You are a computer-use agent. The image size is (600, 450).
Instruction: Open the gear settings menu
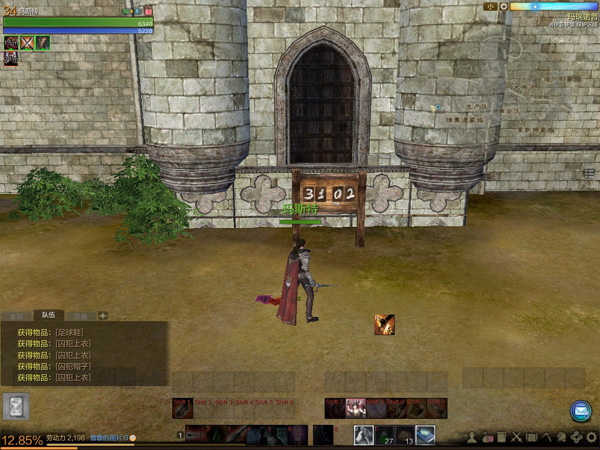592,438
